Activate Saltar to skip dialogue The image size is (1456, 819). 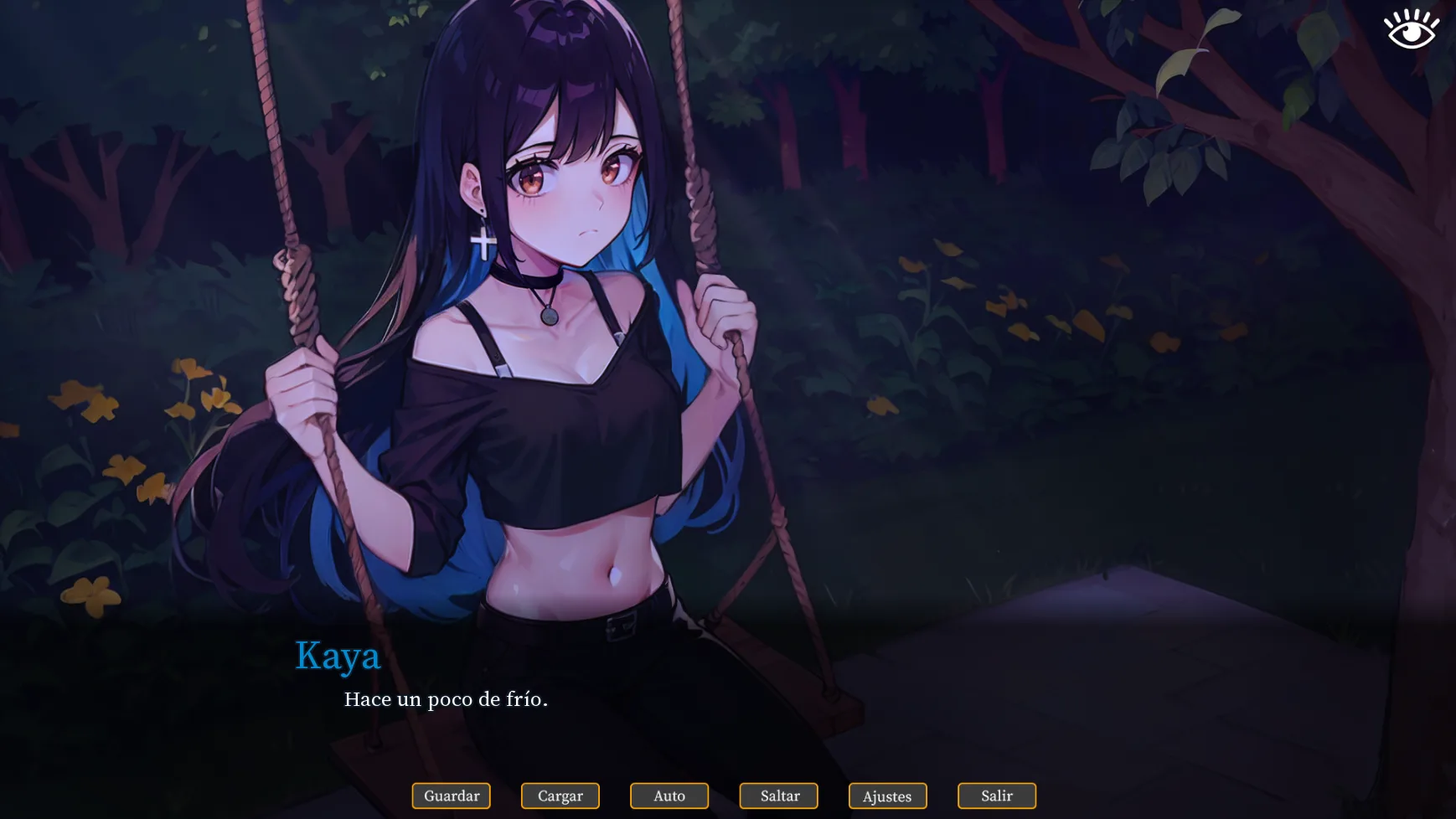point(779,796)
